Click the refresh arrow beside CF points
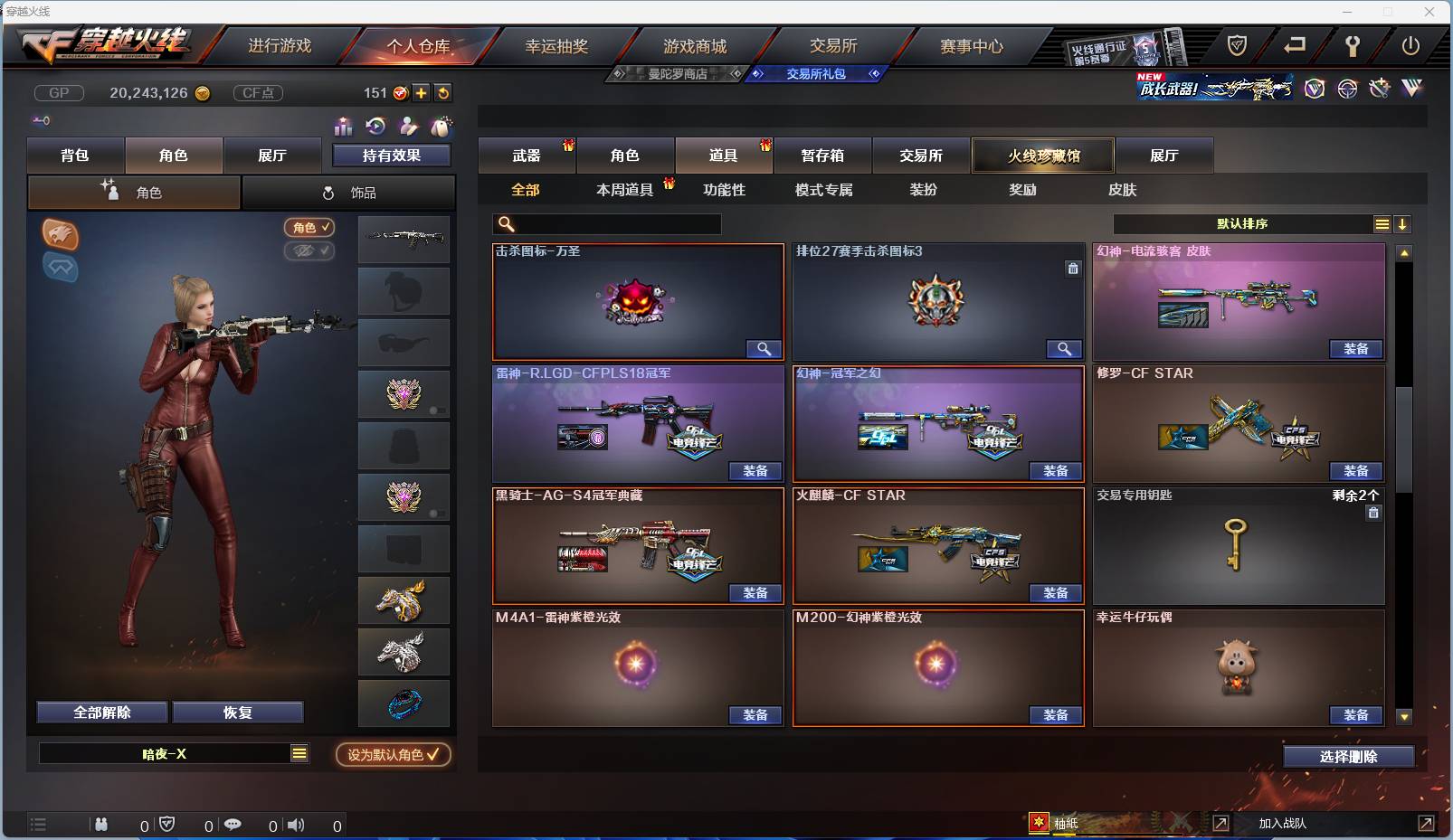1453x840 pixels. point(443,92)
